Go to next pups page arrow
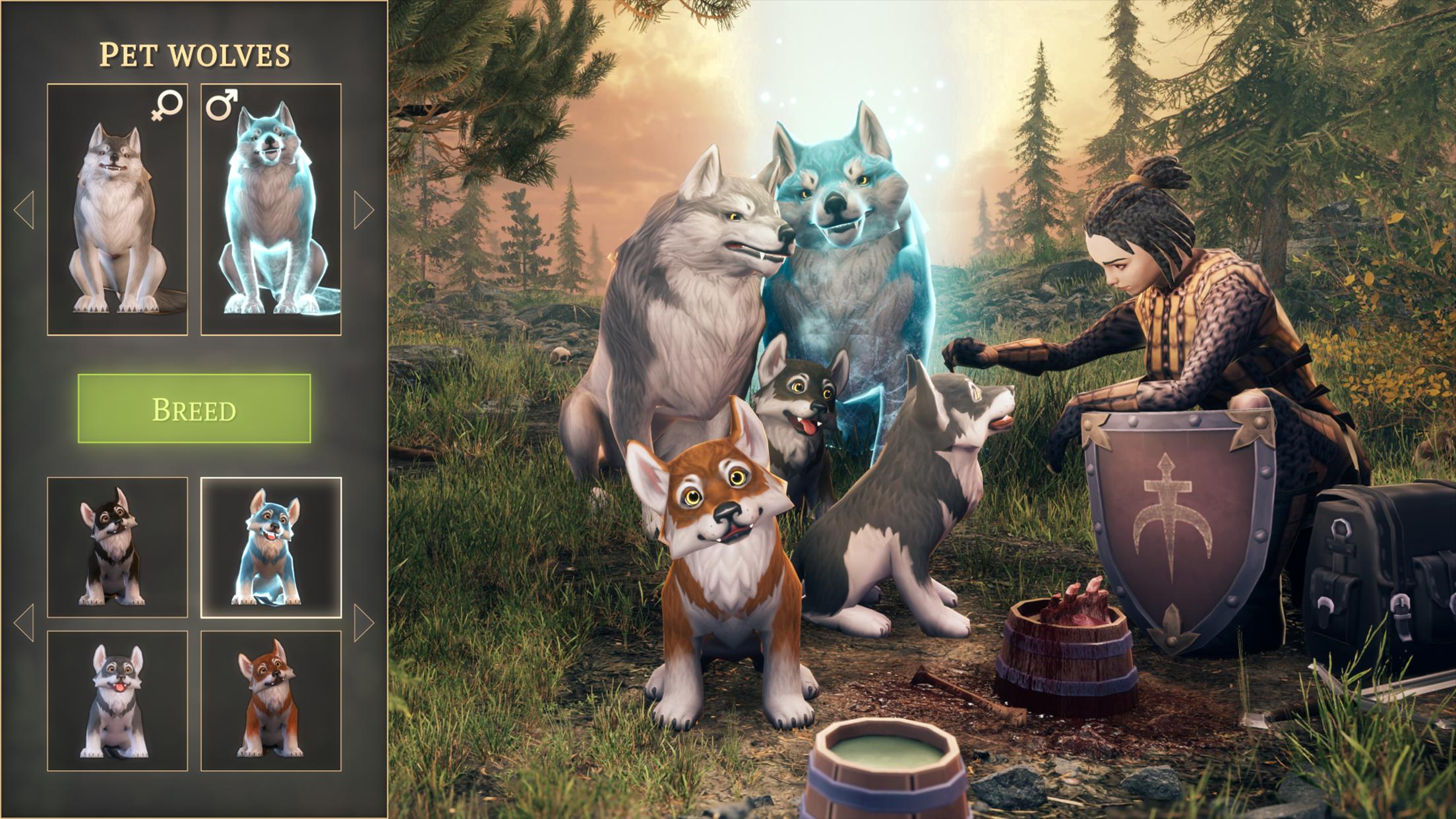The height and width of the screenshot is (819, 1456). pos(363,623)
